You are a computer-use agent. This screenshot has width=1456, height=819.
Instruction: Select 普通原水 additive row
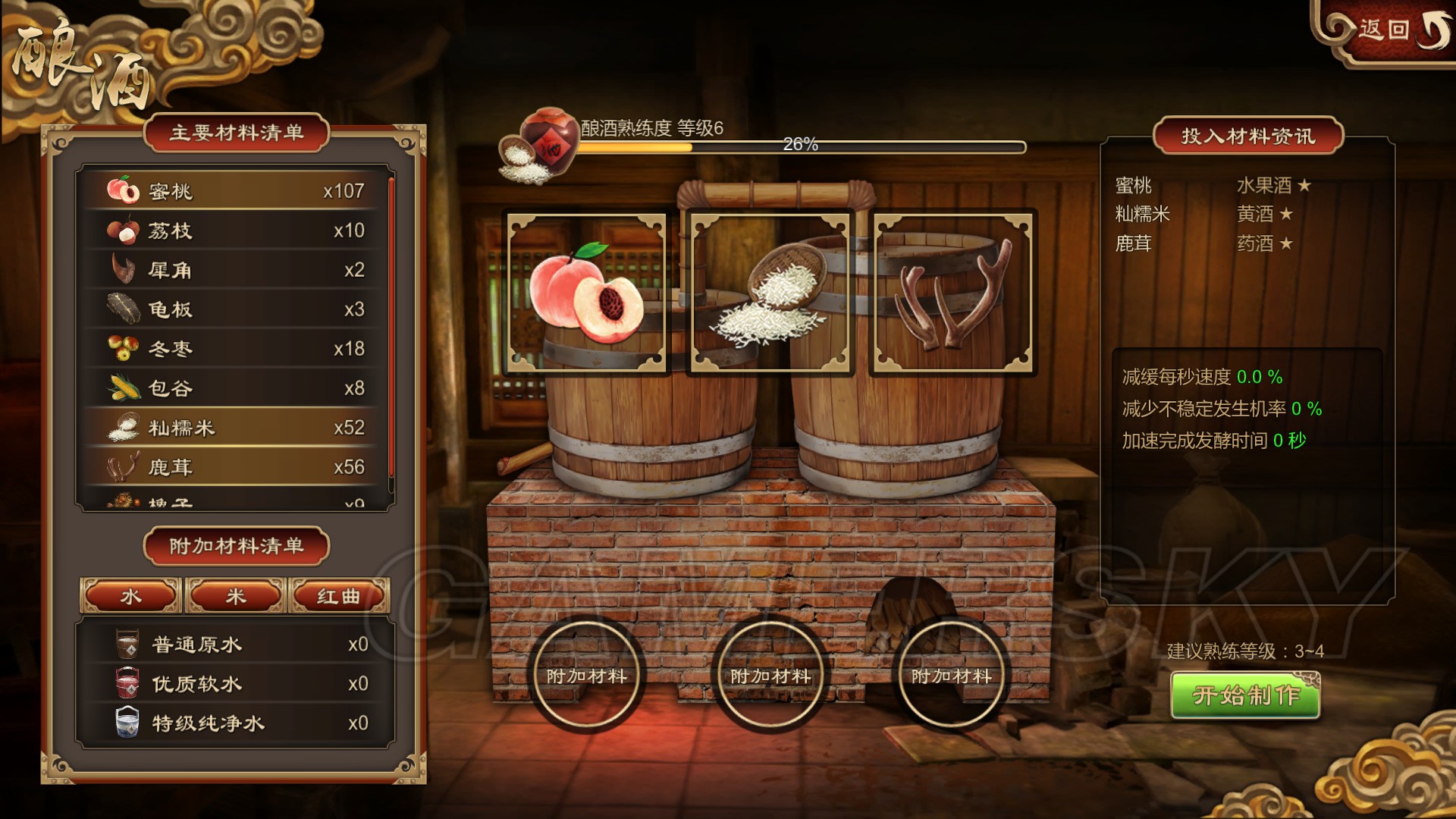coord(237,645)
